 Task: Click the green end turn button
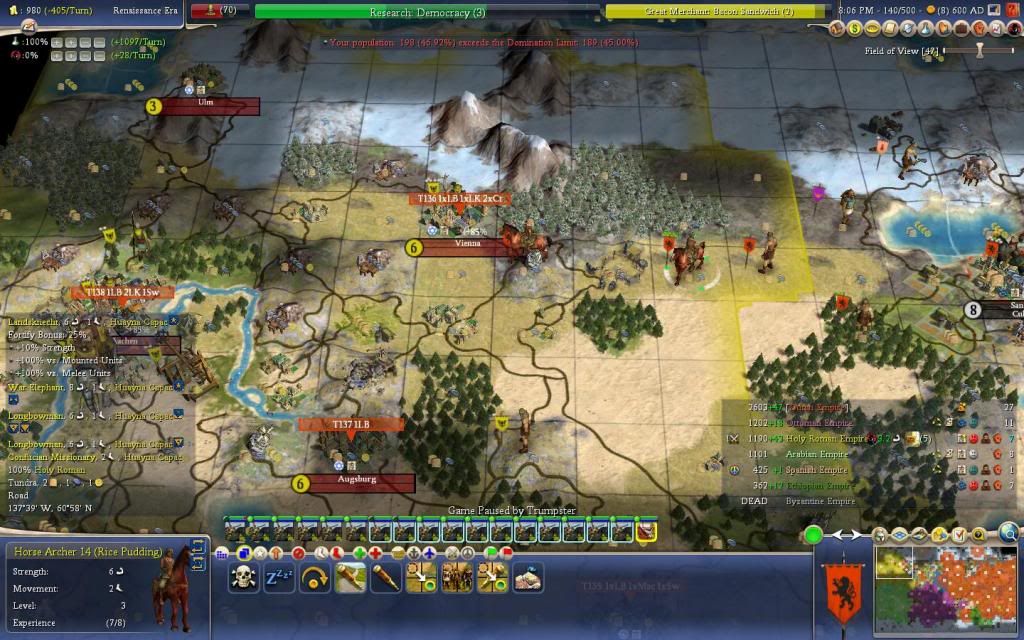(x=813, y=535)
